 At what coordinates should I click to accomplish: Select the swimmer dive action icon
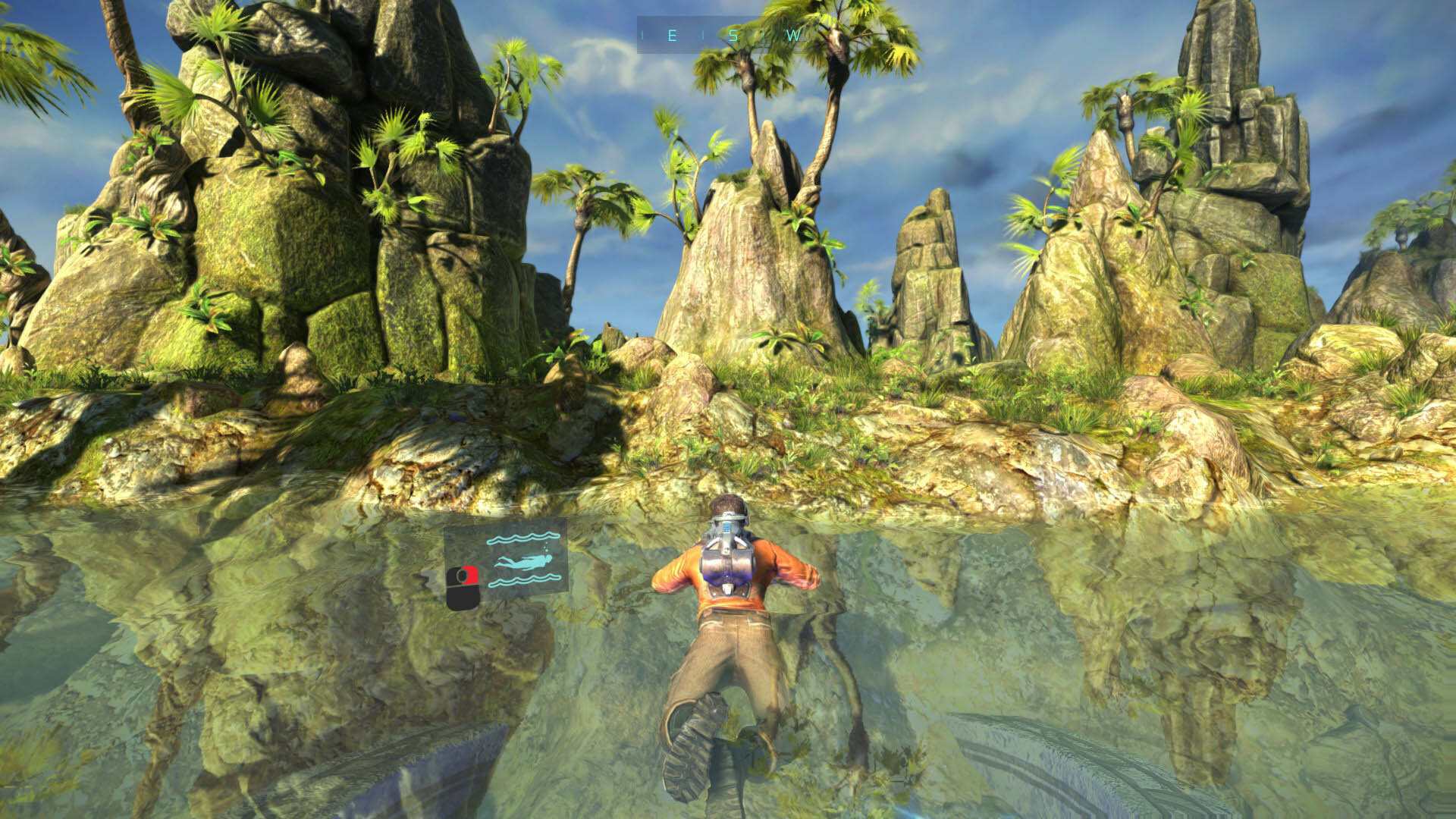(x=523, y=562)
